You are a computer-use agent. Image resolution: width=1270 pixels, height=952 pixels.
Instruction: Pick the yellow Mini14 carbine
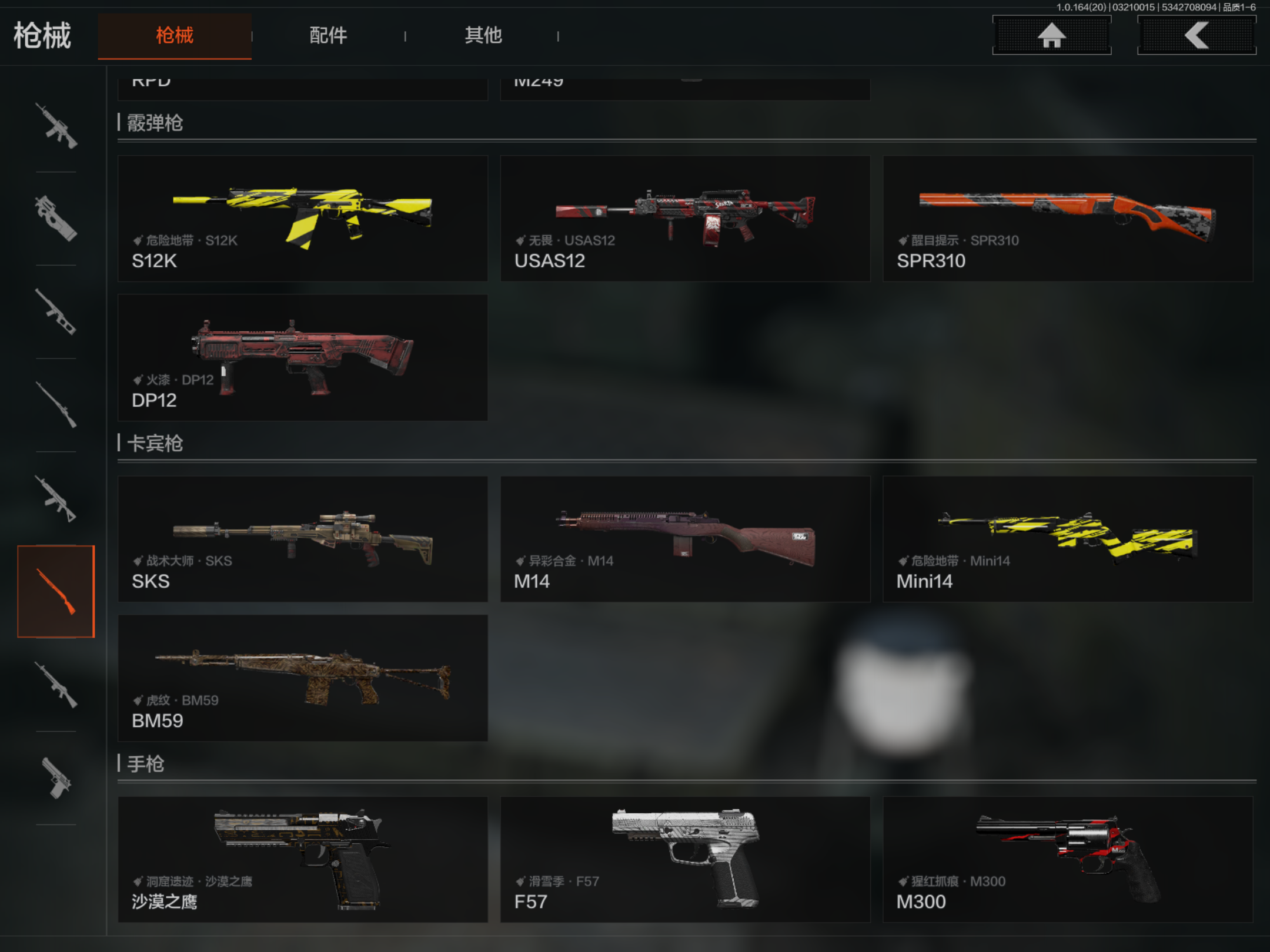(1067, 539)
